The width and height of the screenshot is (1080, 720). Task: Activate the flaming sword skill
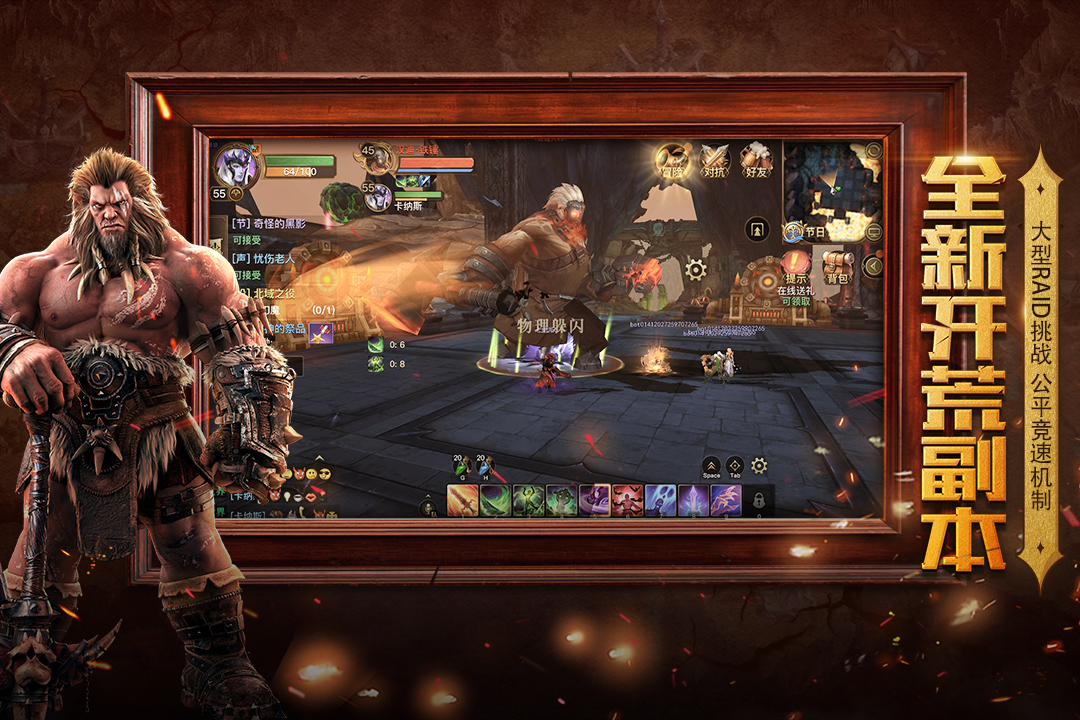click(x=462, y=500)
